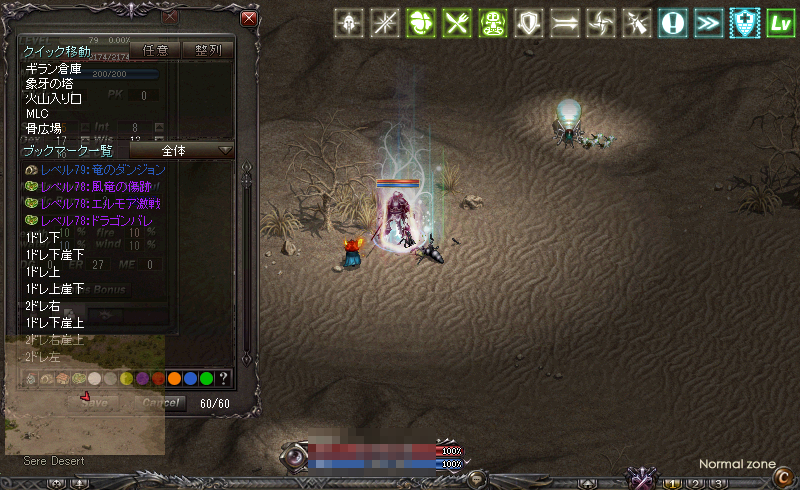800x490 pixels.
Task: Select 火山入り口 from quick move list
Action: point(54,99)
